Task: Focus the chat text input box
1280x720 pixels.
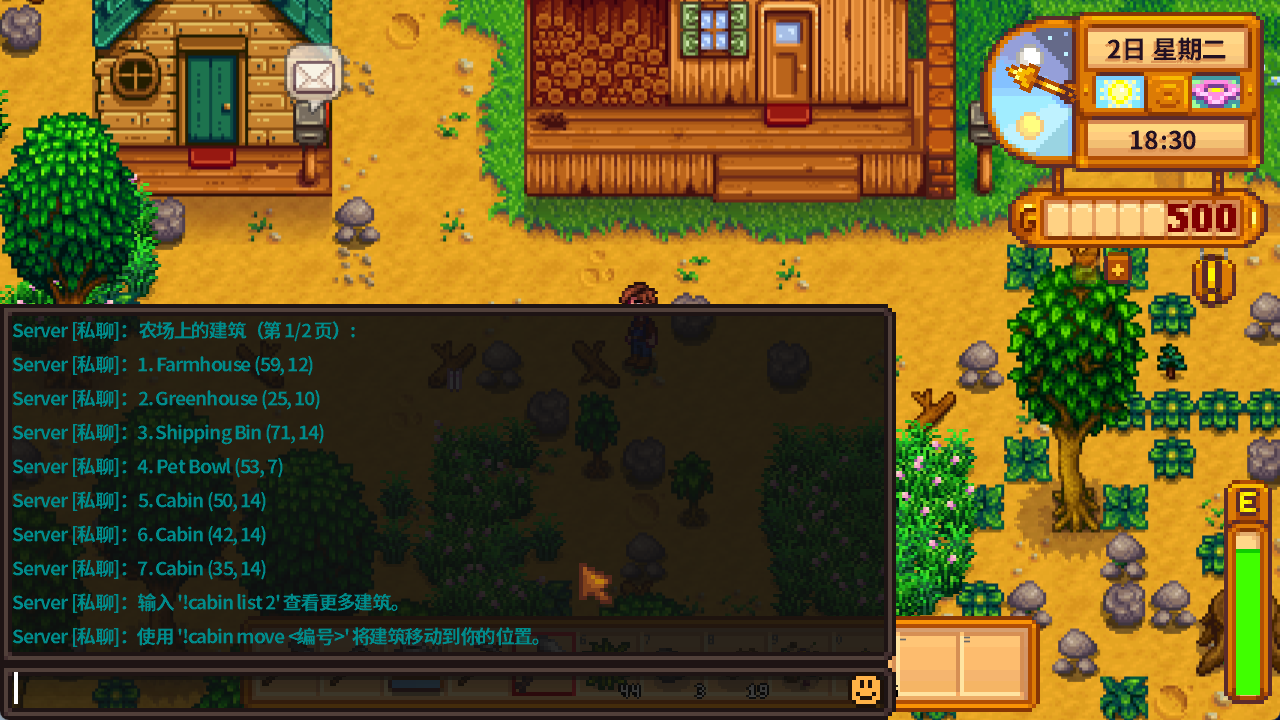Action: (x=430, y=689)
